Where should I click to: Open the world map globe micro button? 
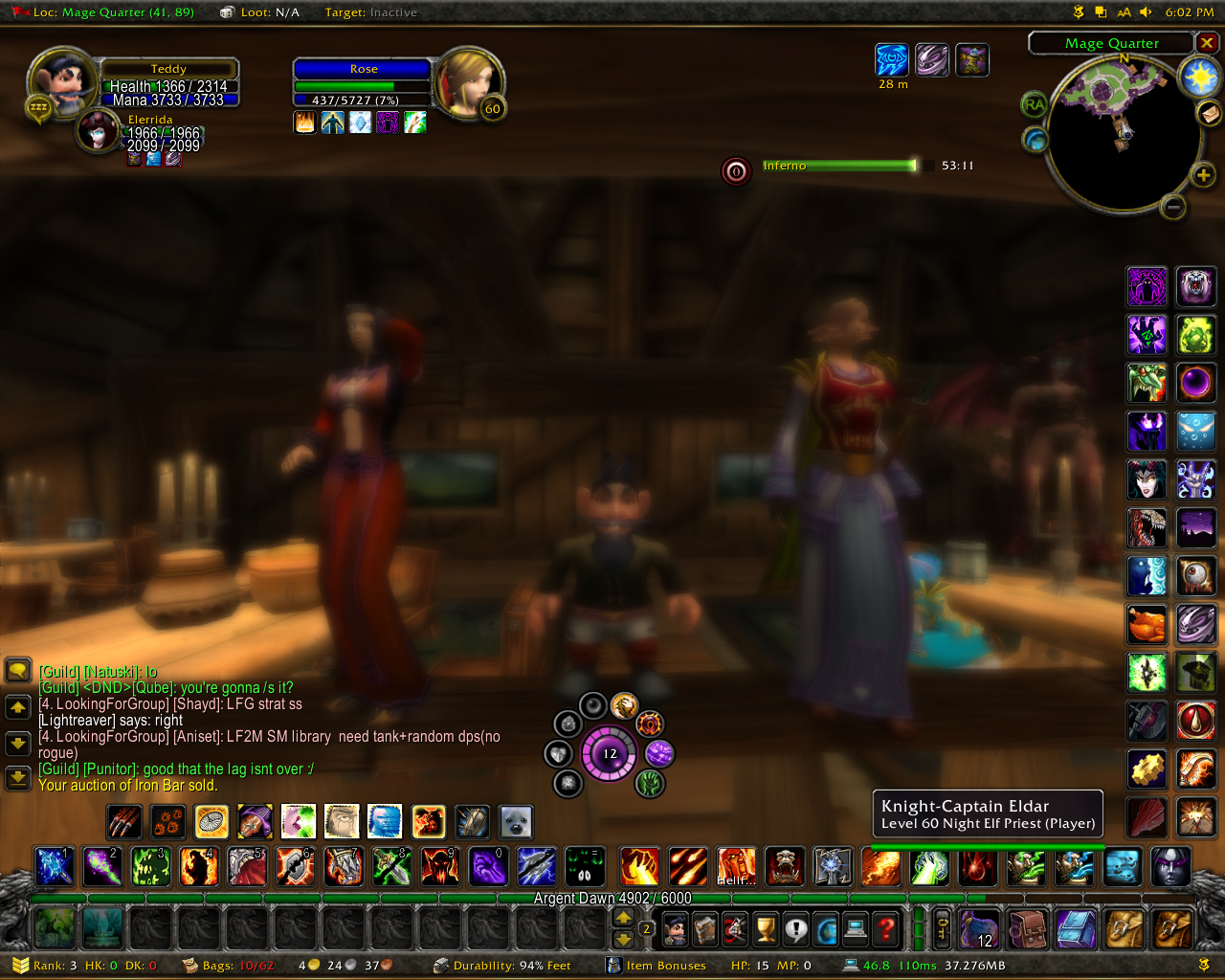pos(826,928)
